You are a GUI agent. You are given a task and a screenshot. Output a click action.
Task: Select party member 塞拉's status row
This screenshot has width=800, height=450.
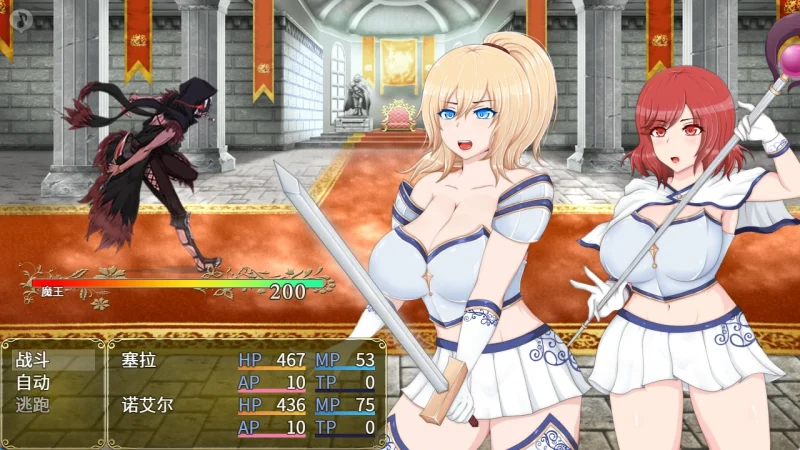tap(250, 370)
